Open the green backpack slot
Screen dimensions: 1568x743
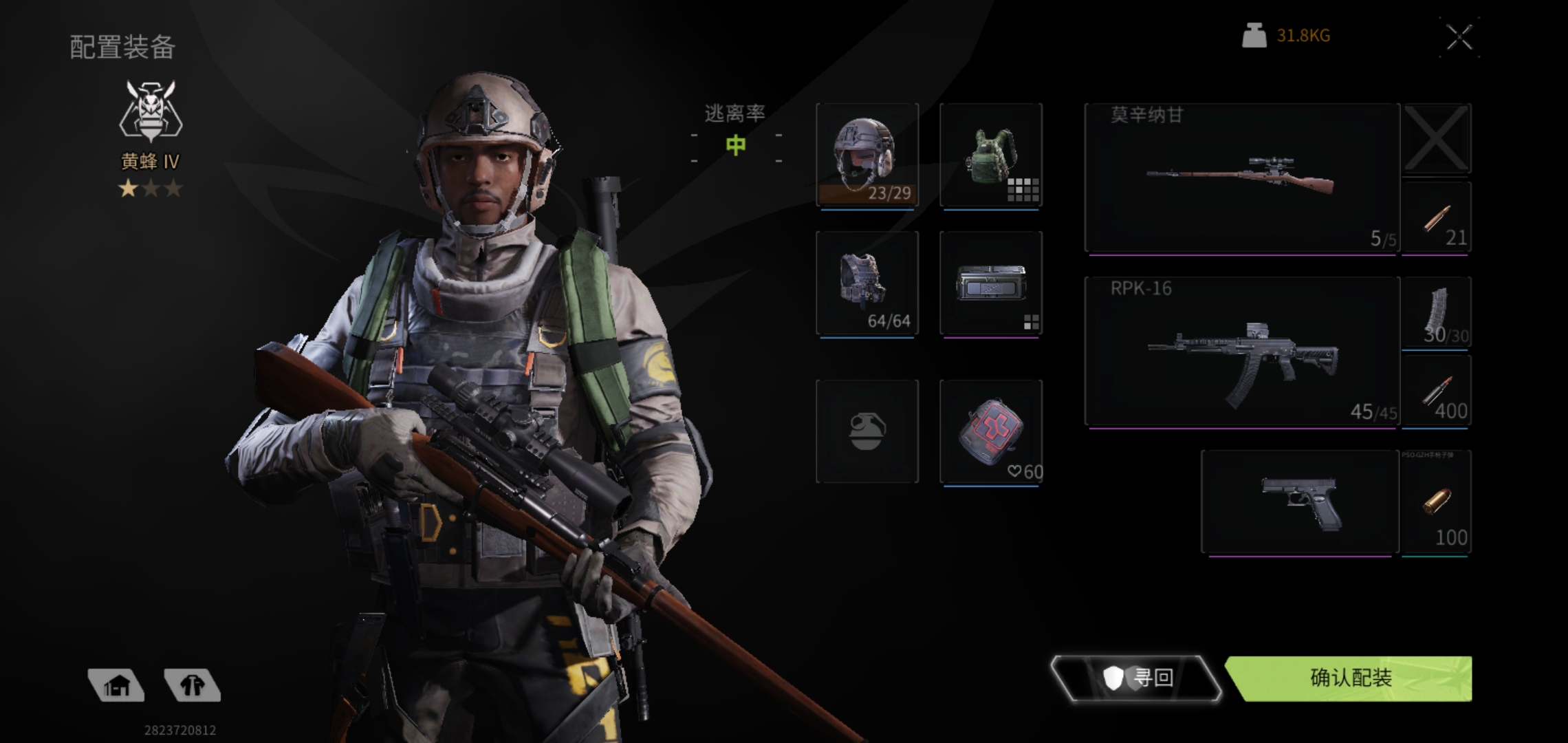pyautogui.click(x=990, y=155)
